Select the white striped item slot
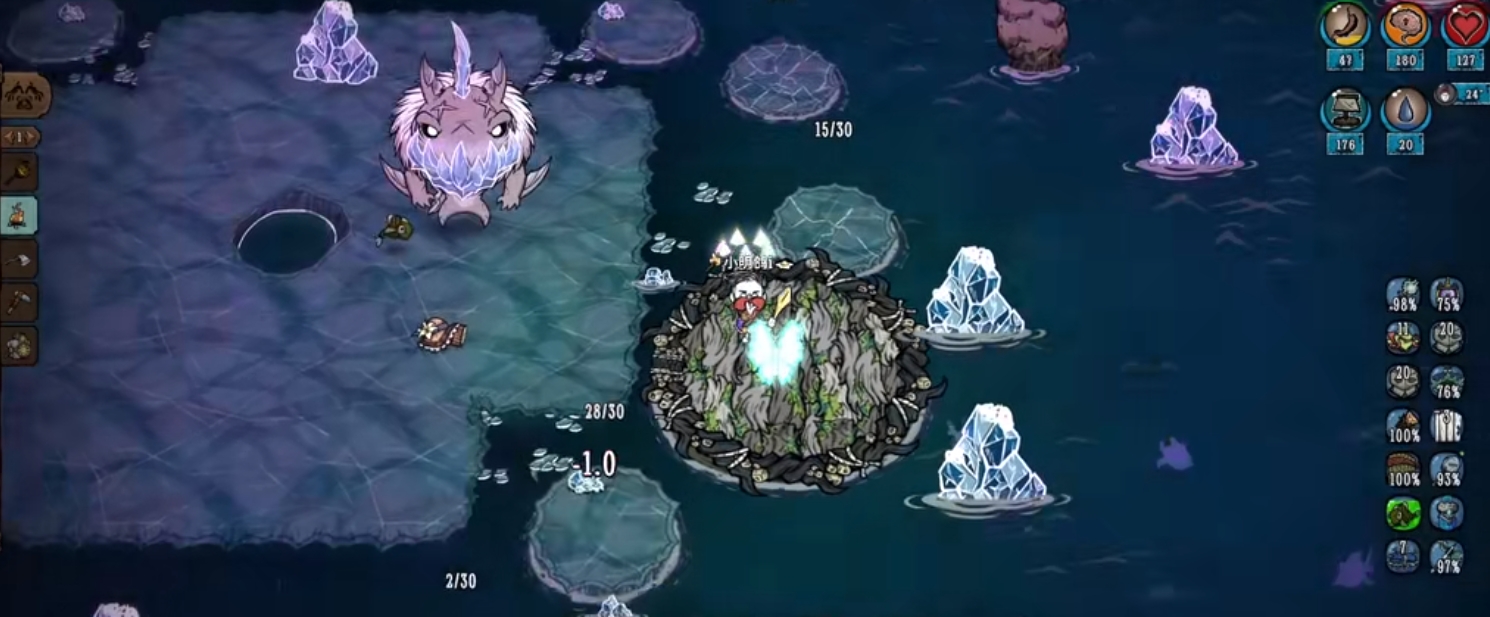 [x=1446, y=426]
